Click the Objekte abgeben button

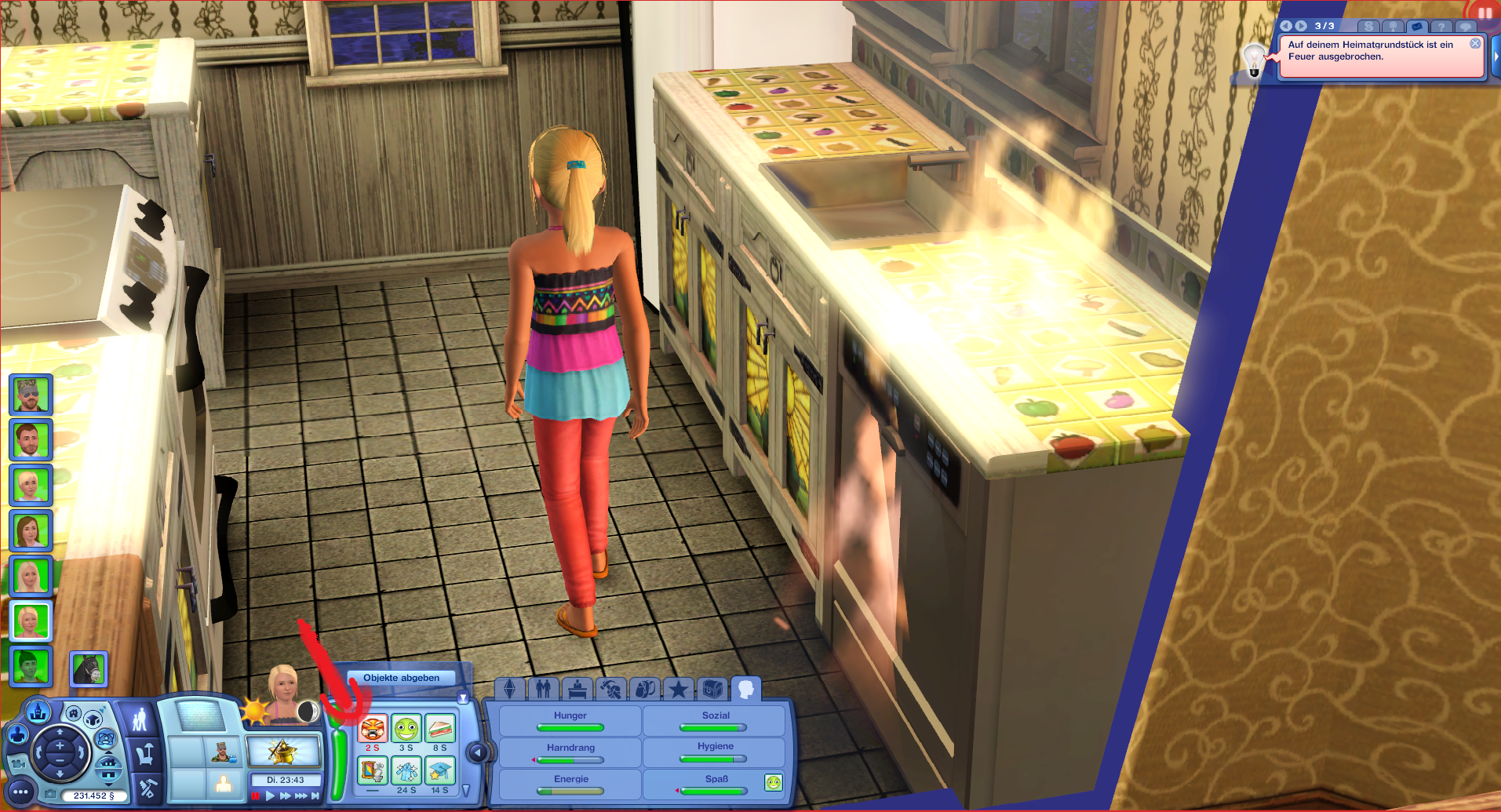[401, 678]
